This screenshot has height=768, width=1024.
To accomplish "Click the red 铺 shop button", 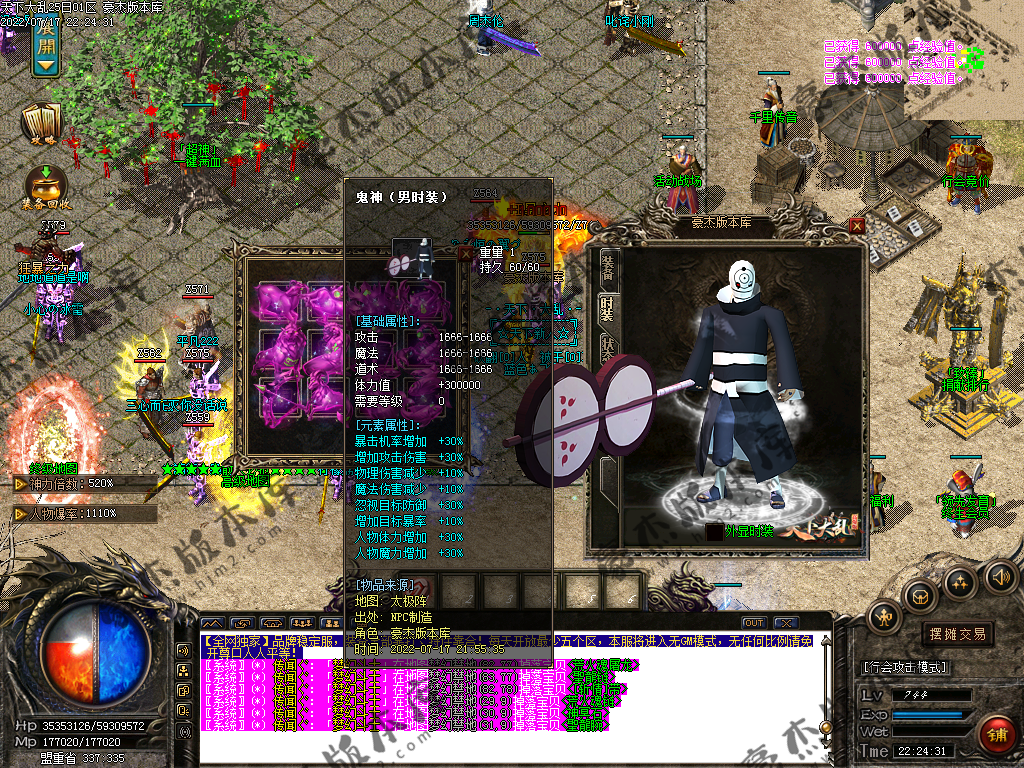I will pos(996,735).
